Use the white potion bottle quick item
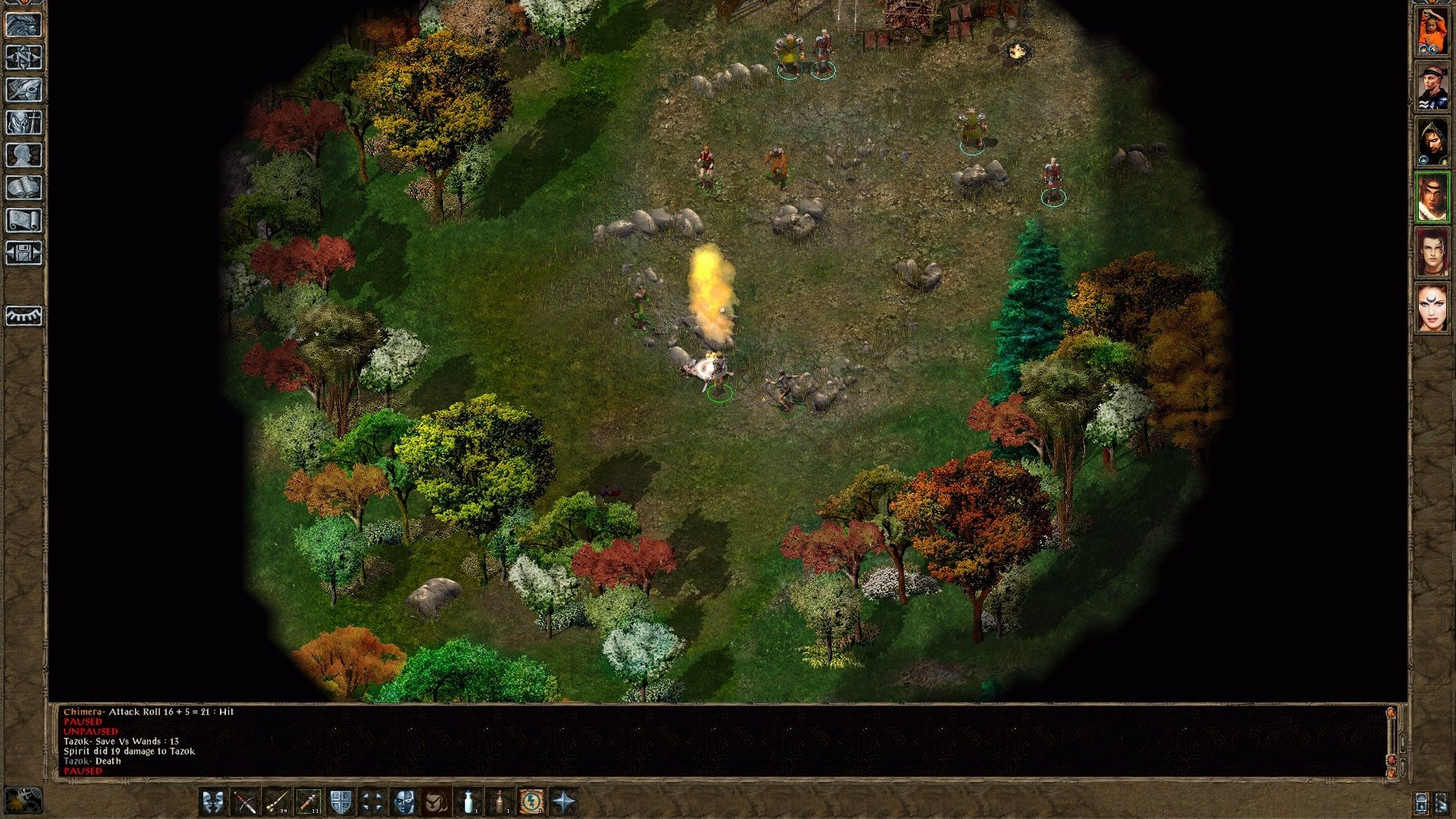This screenshot has width=1456, height=819. [x=469, y=802]
